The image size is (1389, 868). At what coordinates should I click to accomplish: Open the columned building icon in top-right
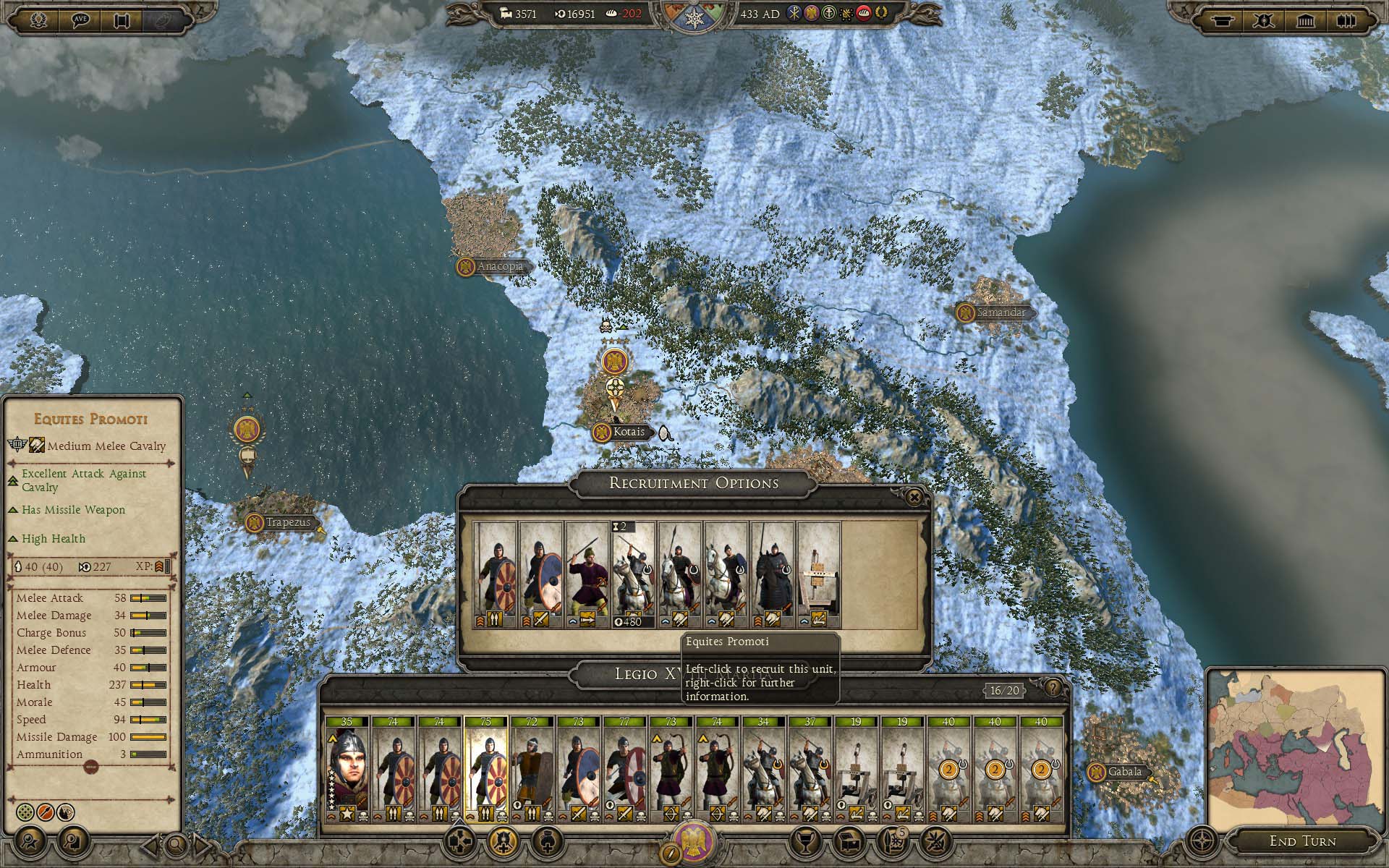click(1305, 20)
